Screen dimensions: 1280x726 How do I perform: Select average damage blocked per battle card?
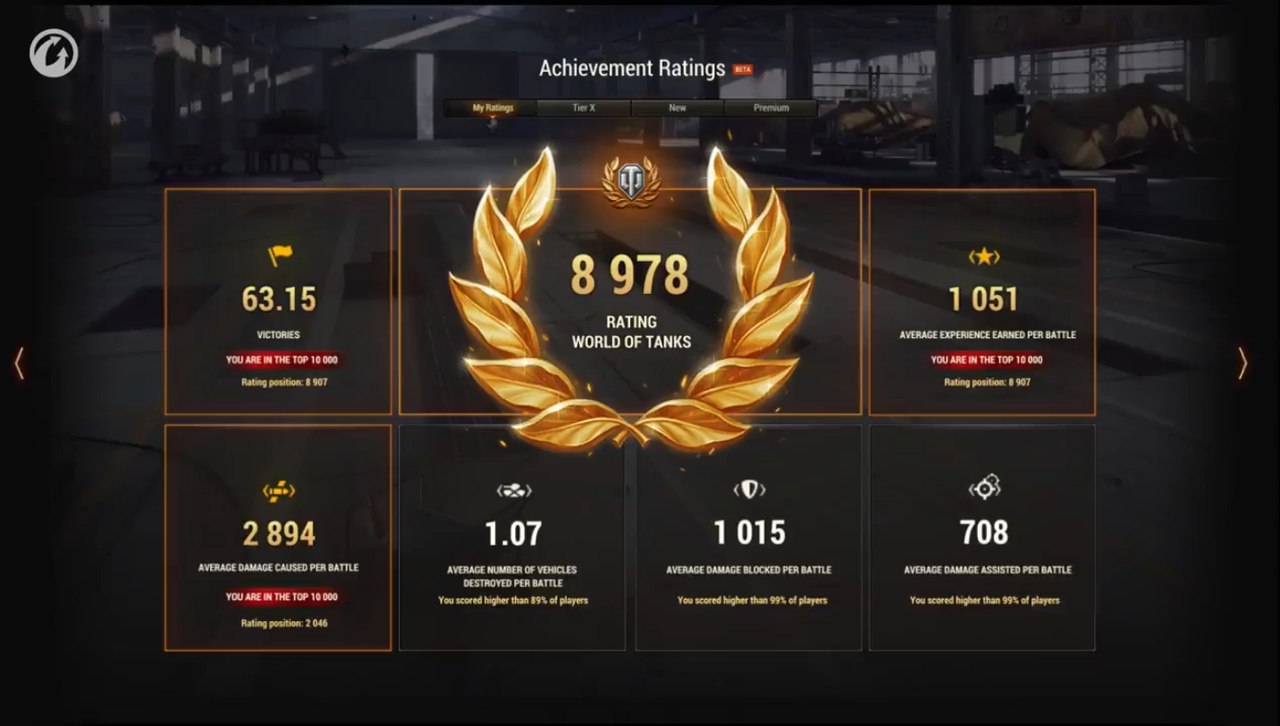tap(748, 538)
